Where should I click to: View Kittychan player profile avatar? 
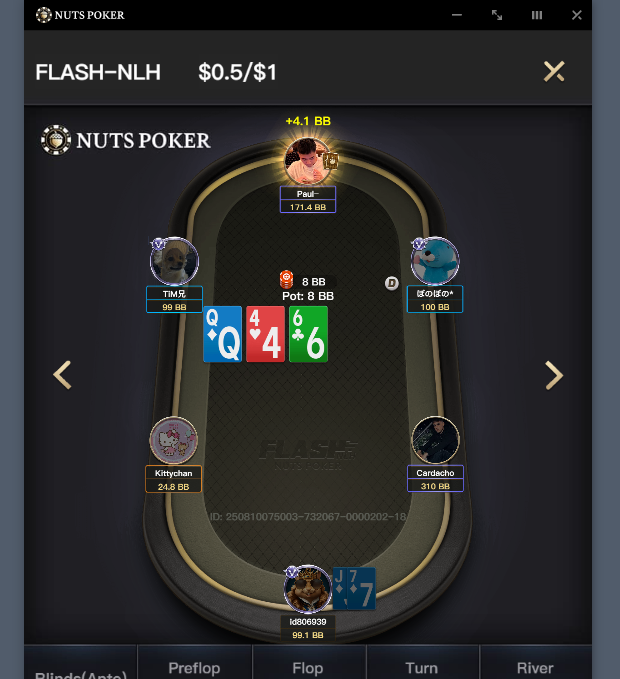[174, 441]
